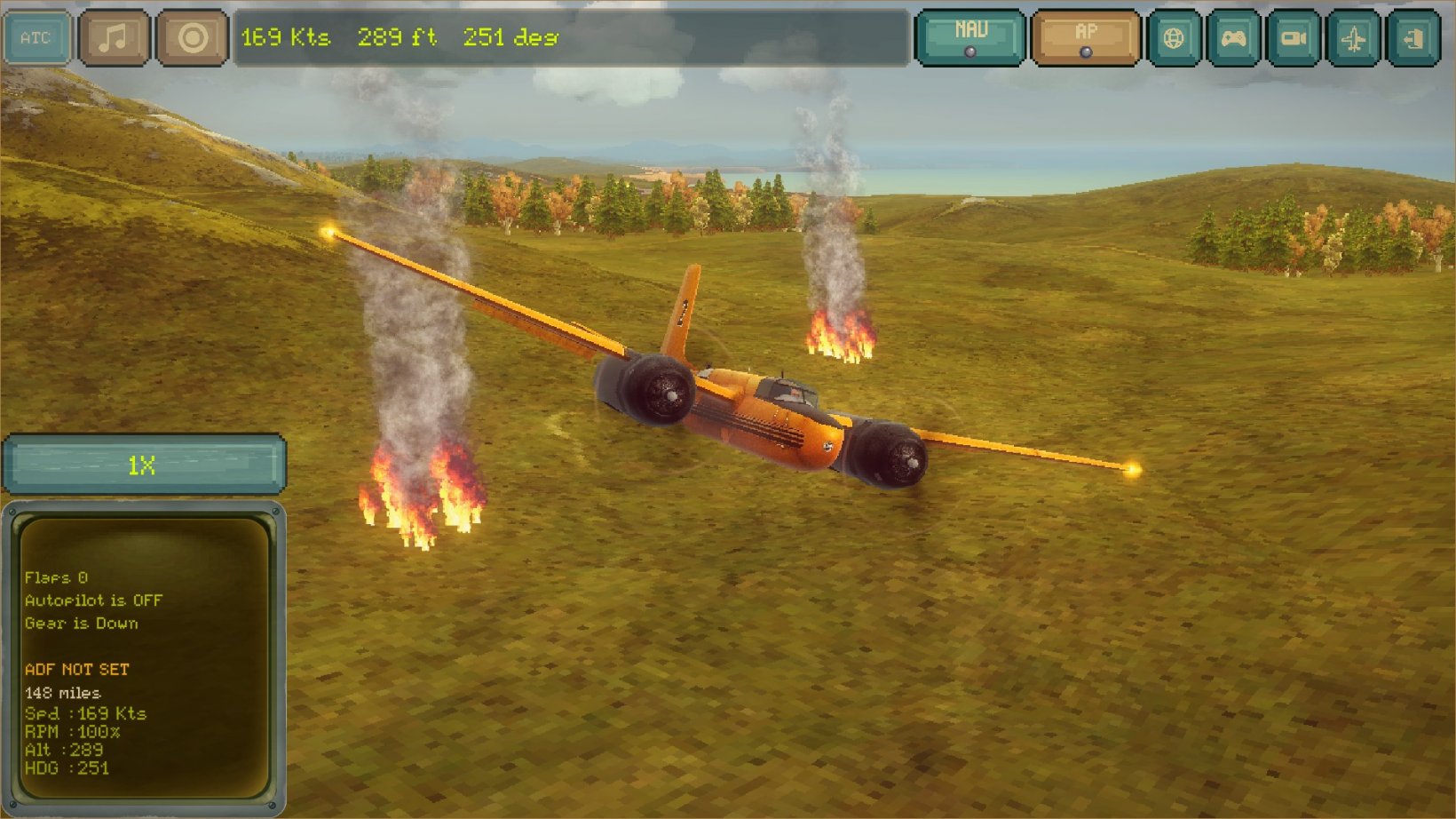Click 'Autopilot is OFF' status line
Screen dimensions: 1456x819
(92, 600)
